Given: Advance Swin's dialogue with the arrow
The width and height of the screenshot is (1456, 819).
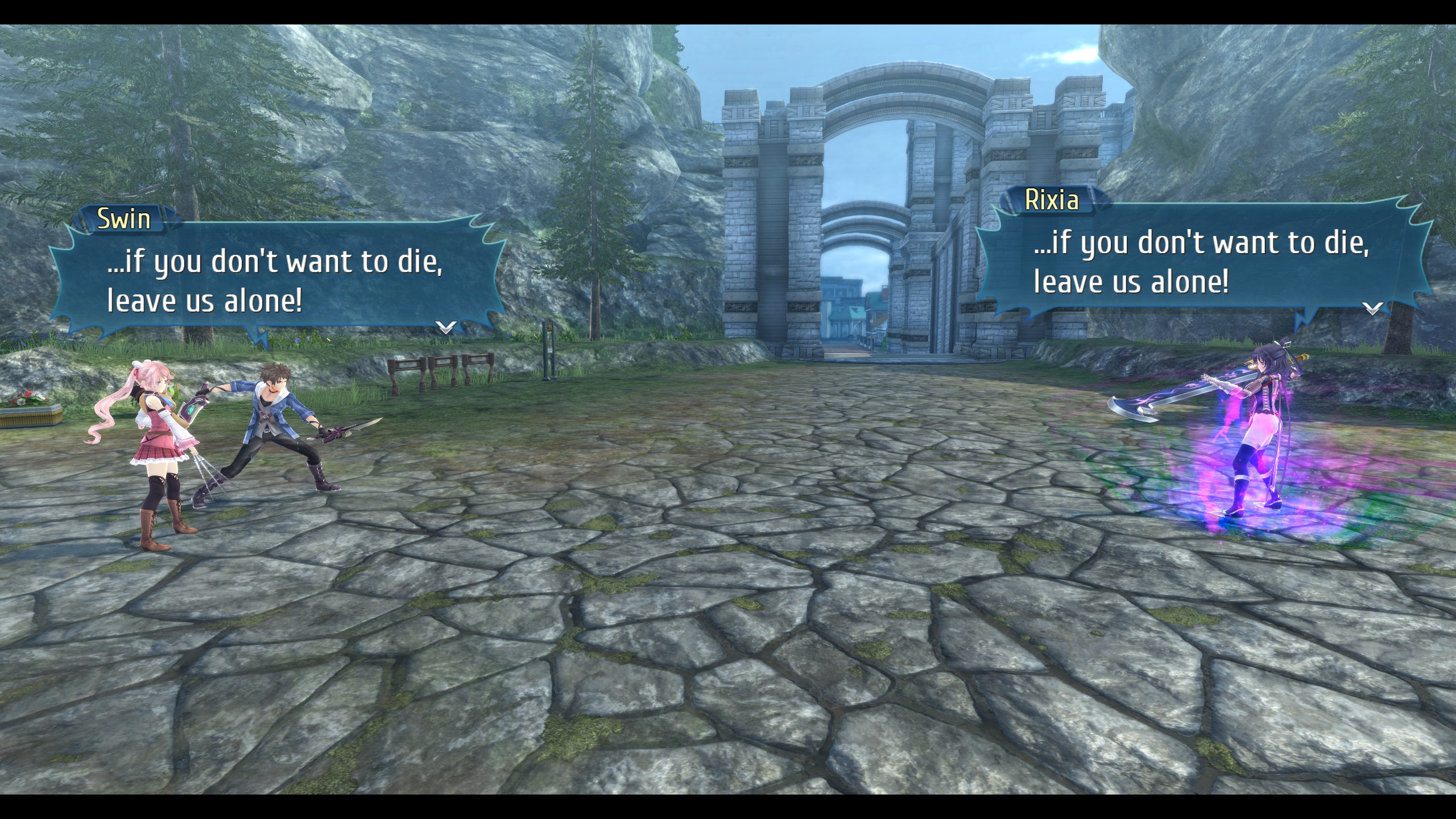Looking at the screenshot, I should (445, 327).
